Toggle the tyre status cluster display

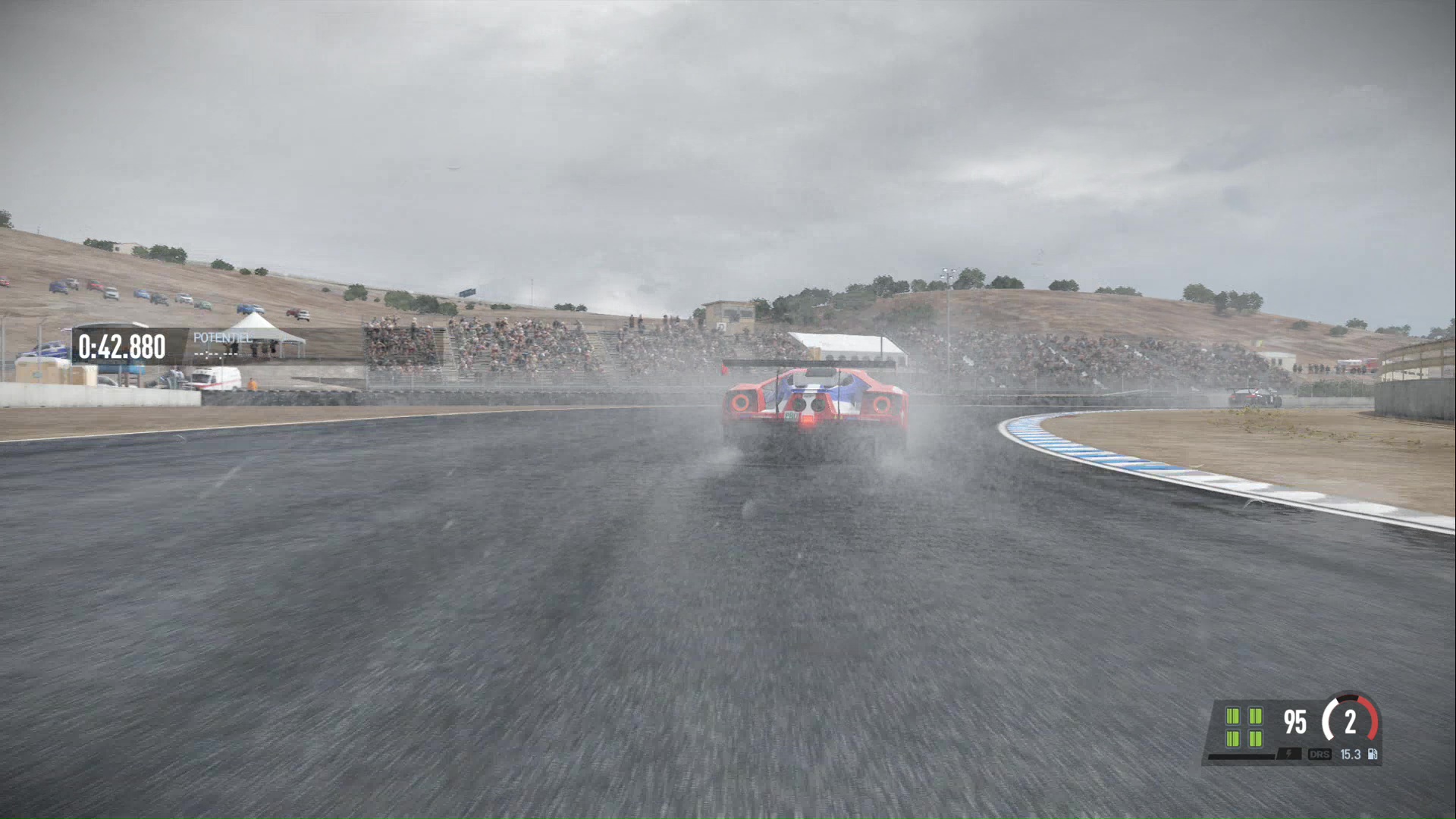[1244, 726]
